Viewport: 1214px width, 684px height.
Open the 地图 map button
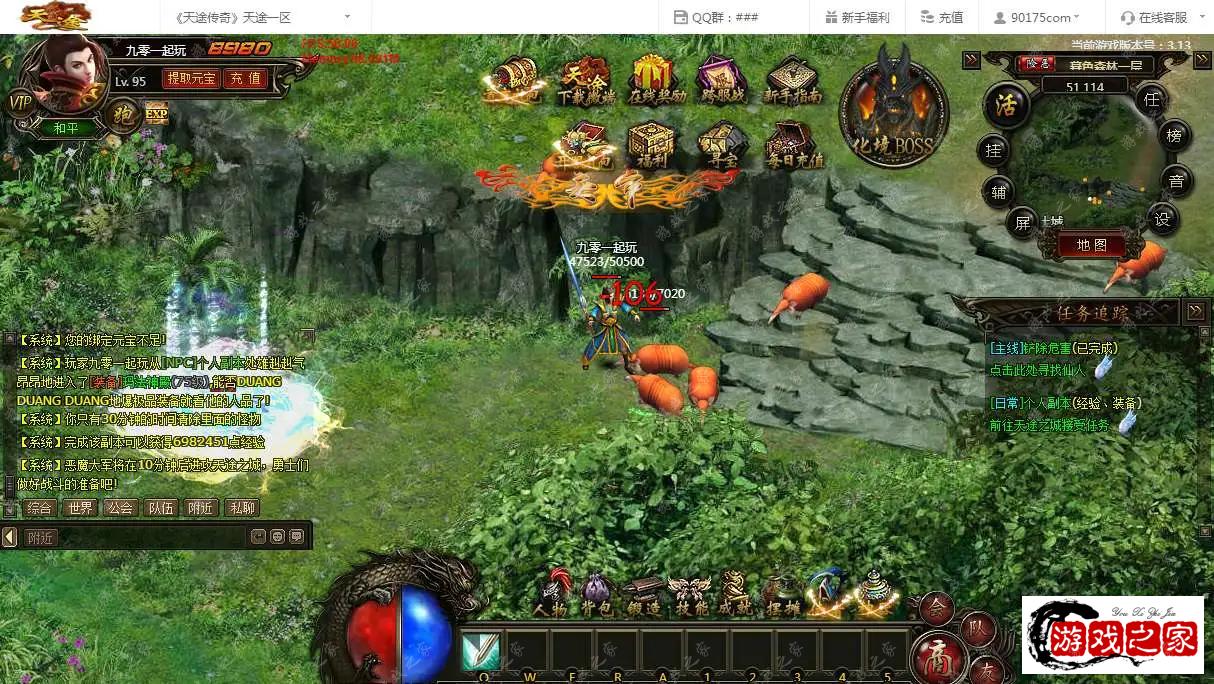[1091, 245]
